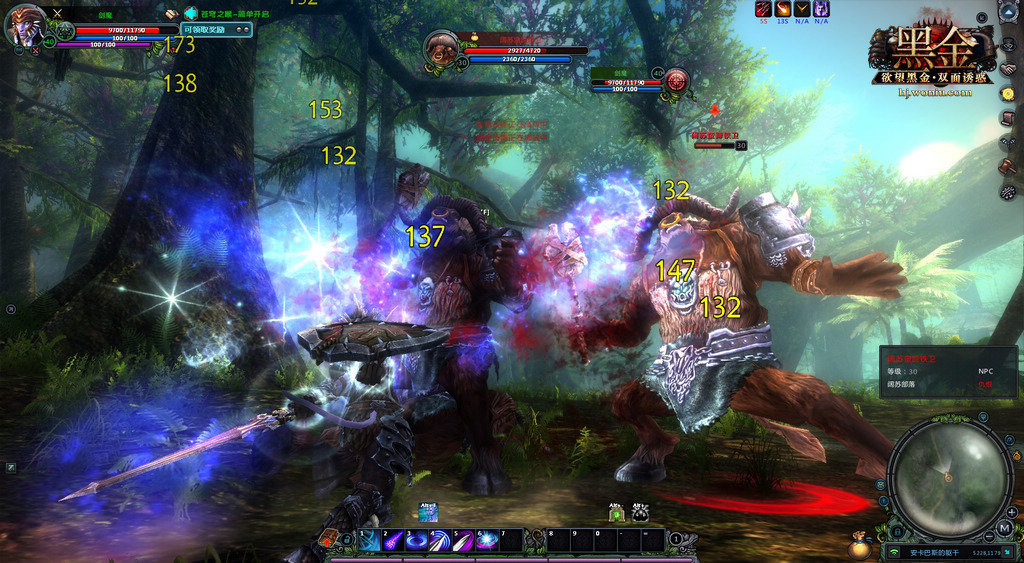Cast the glowing orb skill in slot 6
The width and height of the screenshot is (1024, 563).
point(486,541)
